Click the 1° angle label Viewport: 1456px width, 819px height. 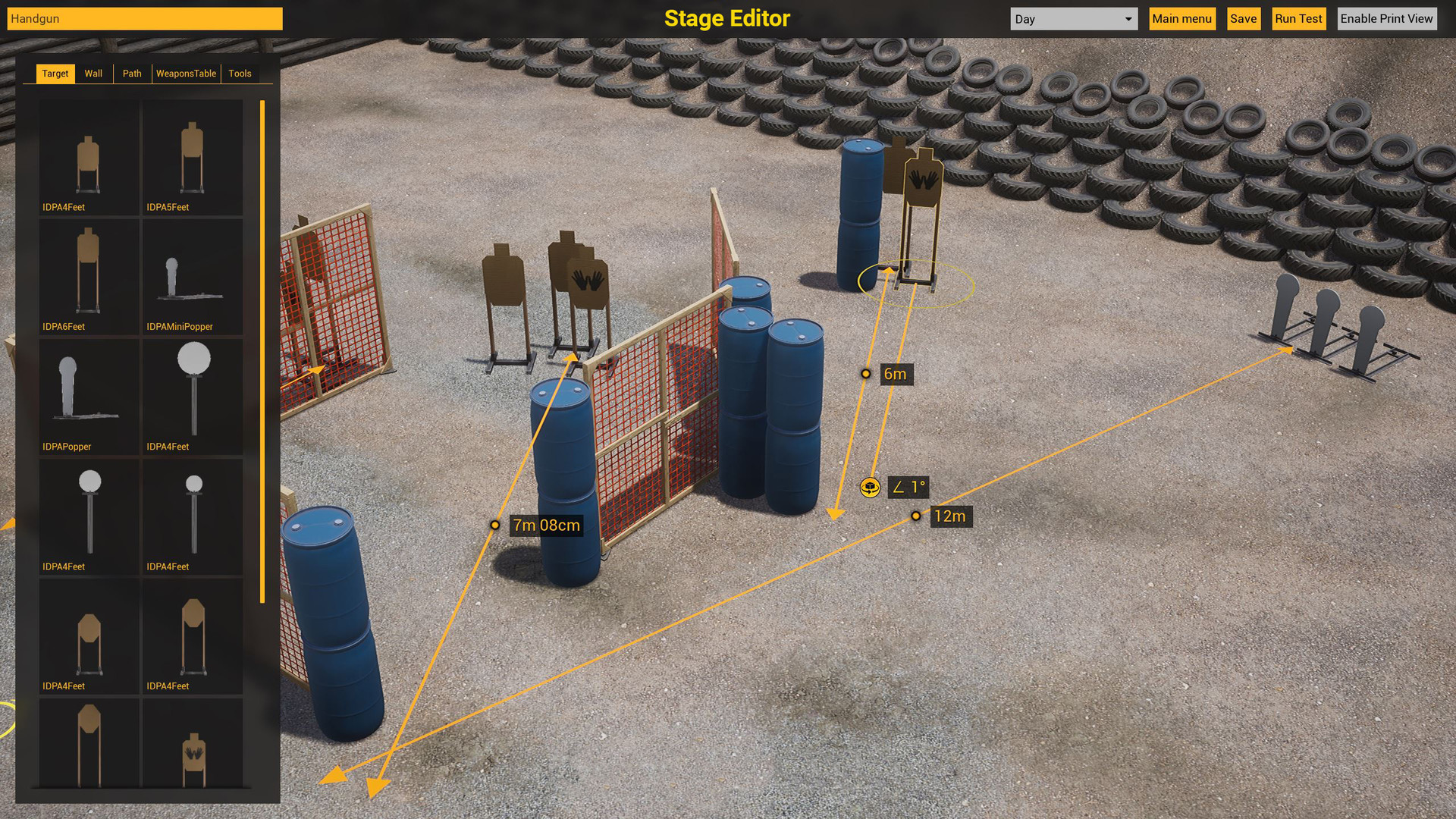[908, 488]
